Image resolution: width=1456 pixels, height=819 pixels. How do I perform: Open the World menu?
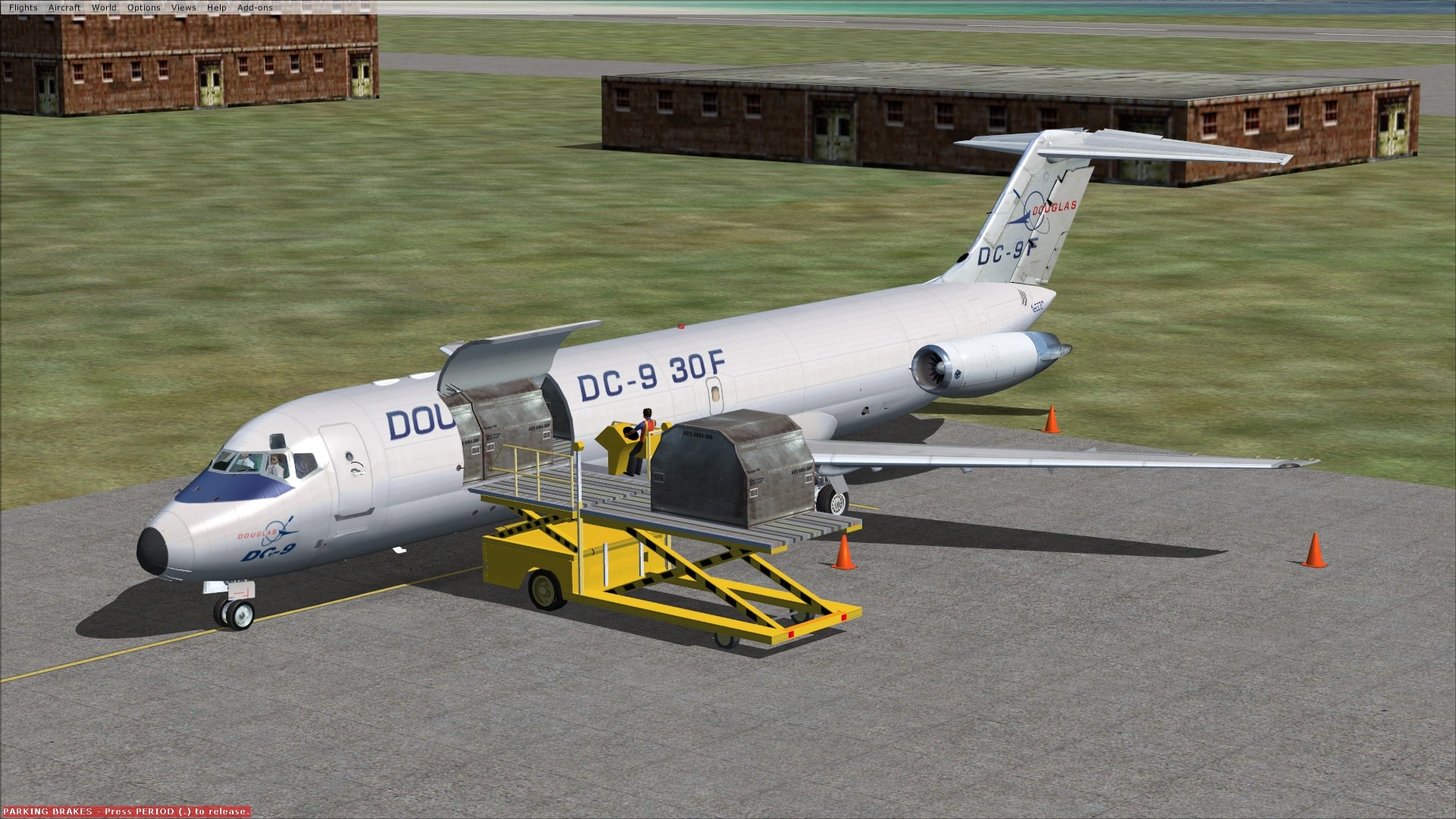pos(104,7)
